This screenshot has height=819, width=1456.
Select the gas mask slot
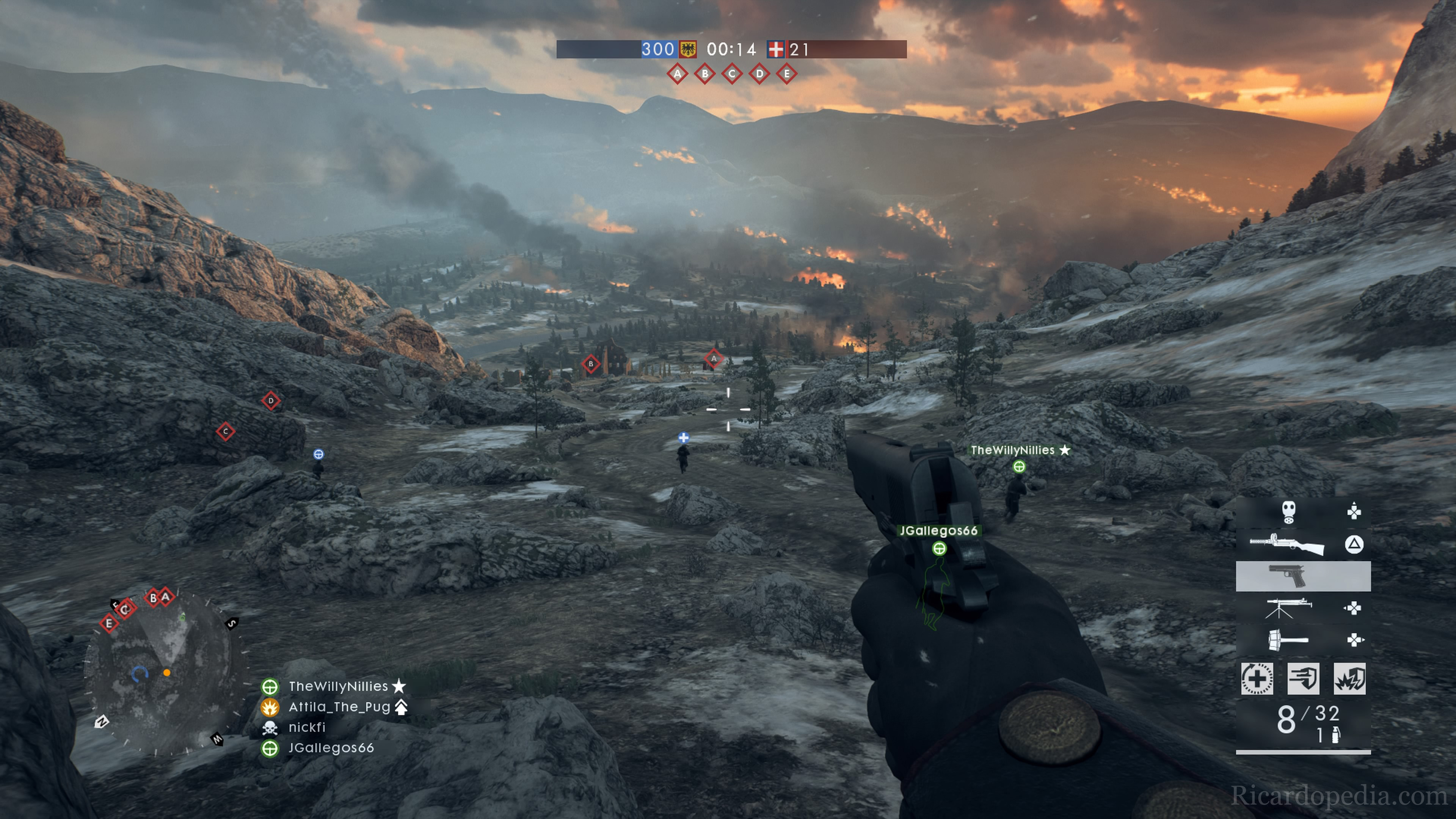point(1288,512)
